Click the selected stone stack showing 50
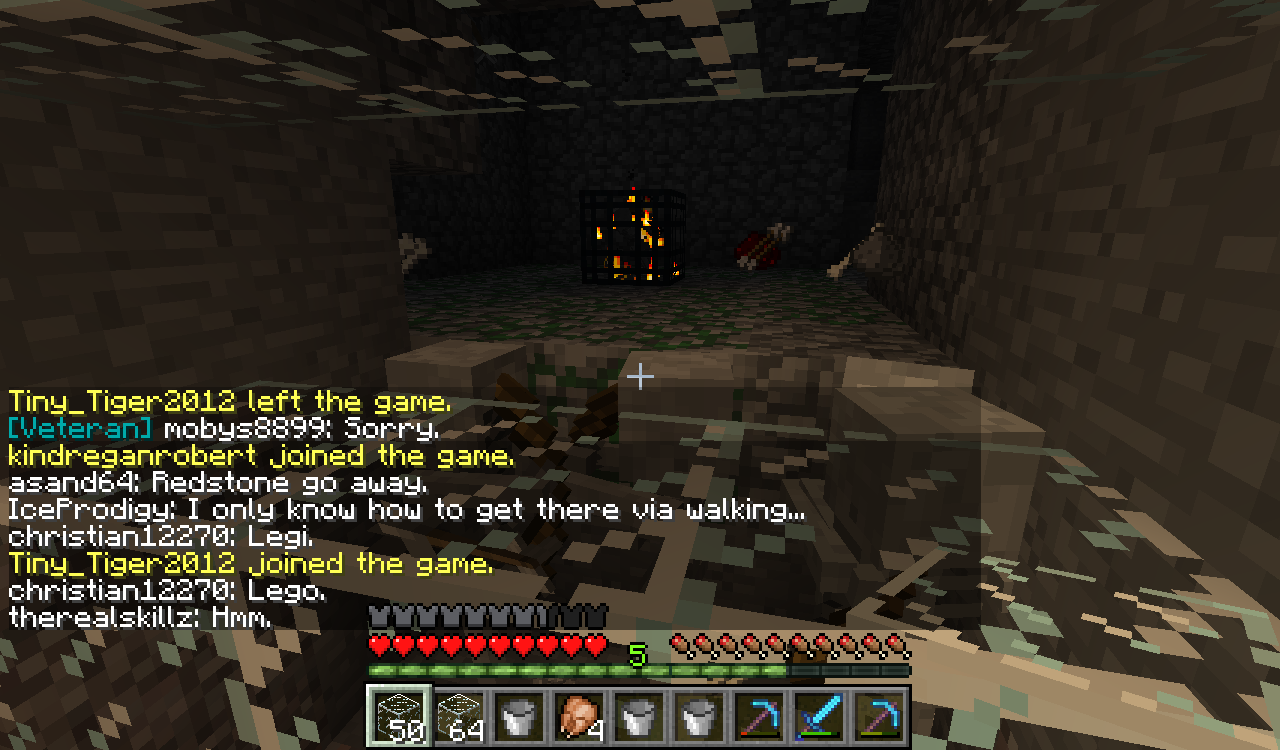 point(400,715)
